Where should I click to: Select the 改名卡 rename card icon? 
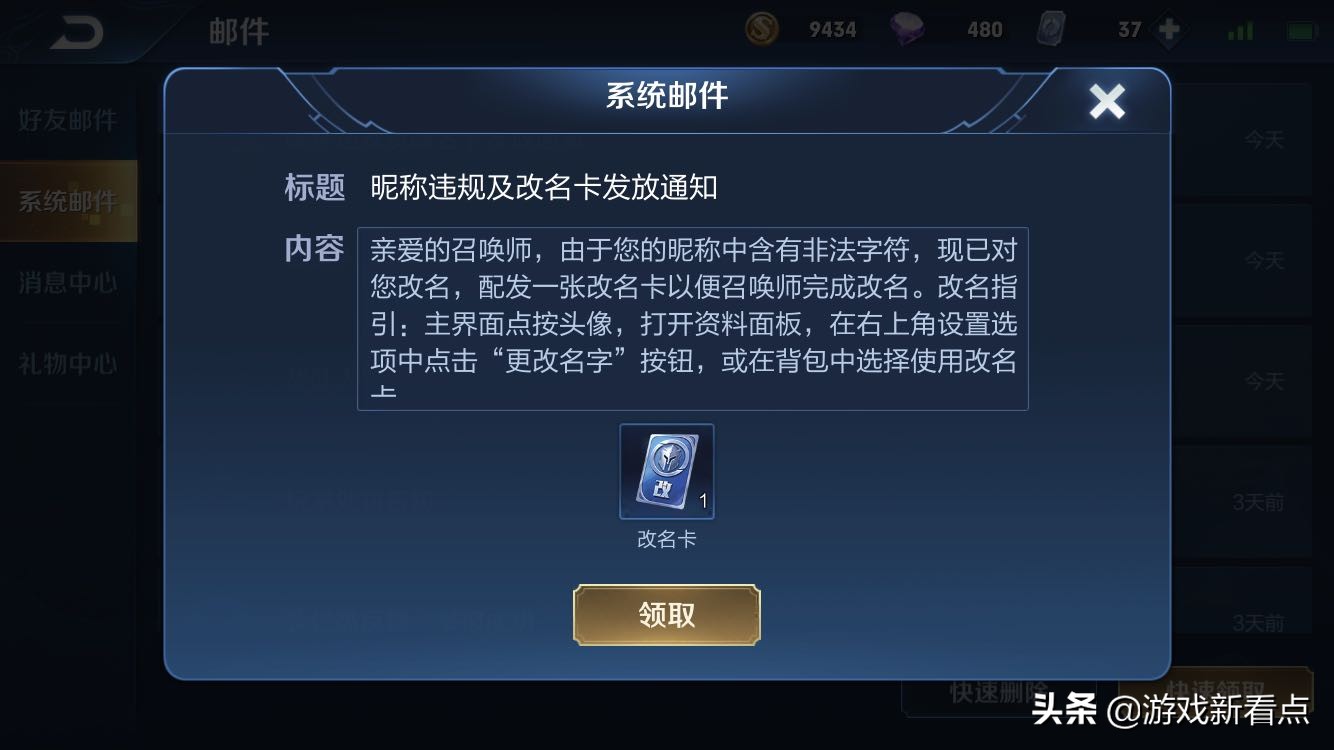[666, 471]
